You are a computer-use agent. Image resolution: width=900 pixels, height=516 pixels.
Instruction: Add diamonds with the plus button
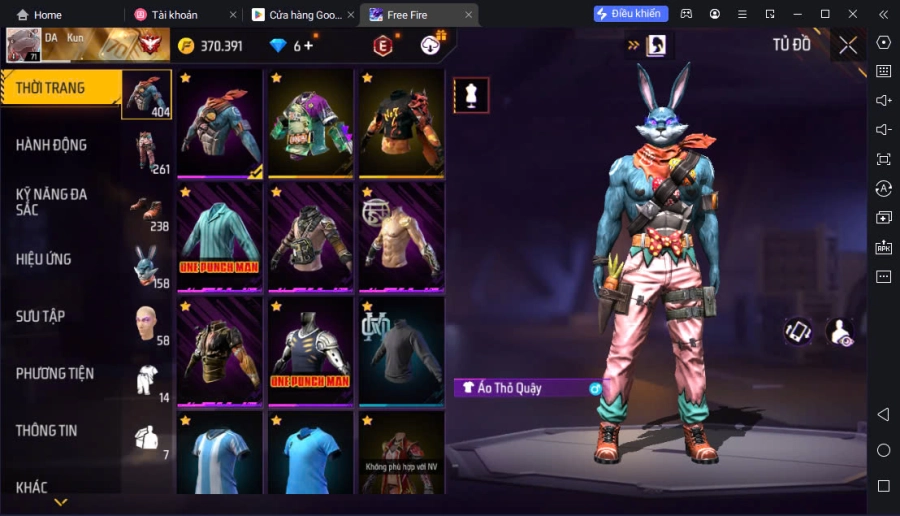[x=308, y=46]
